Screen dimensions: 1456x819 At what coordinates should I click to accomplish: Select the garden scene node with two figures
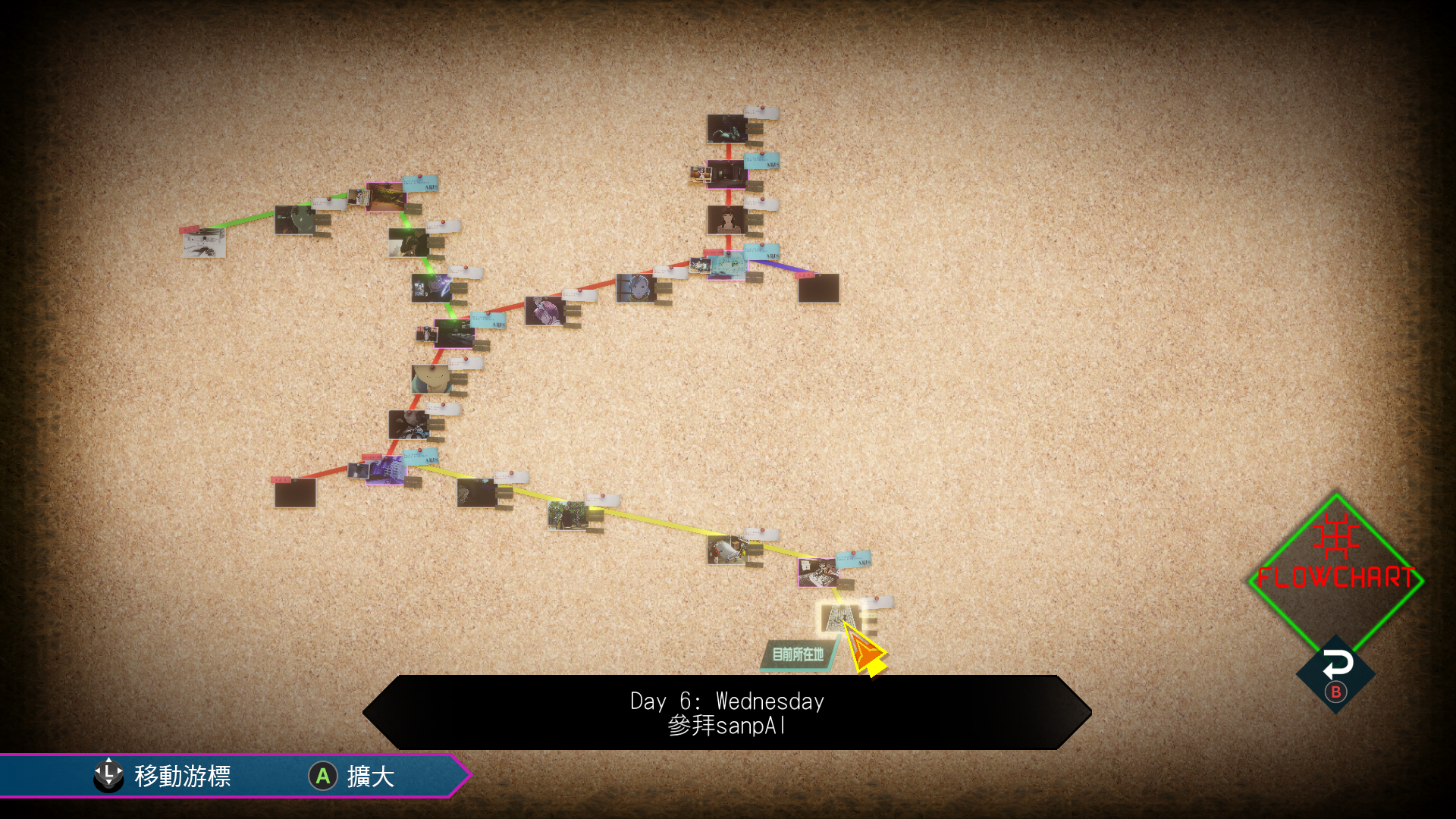click(x=567, y=515)
